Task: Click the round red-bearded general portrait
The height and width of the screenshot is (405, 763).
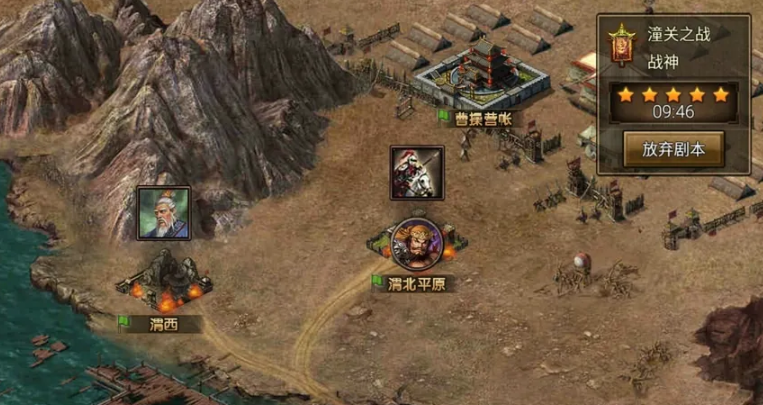Action: point(416,244)
